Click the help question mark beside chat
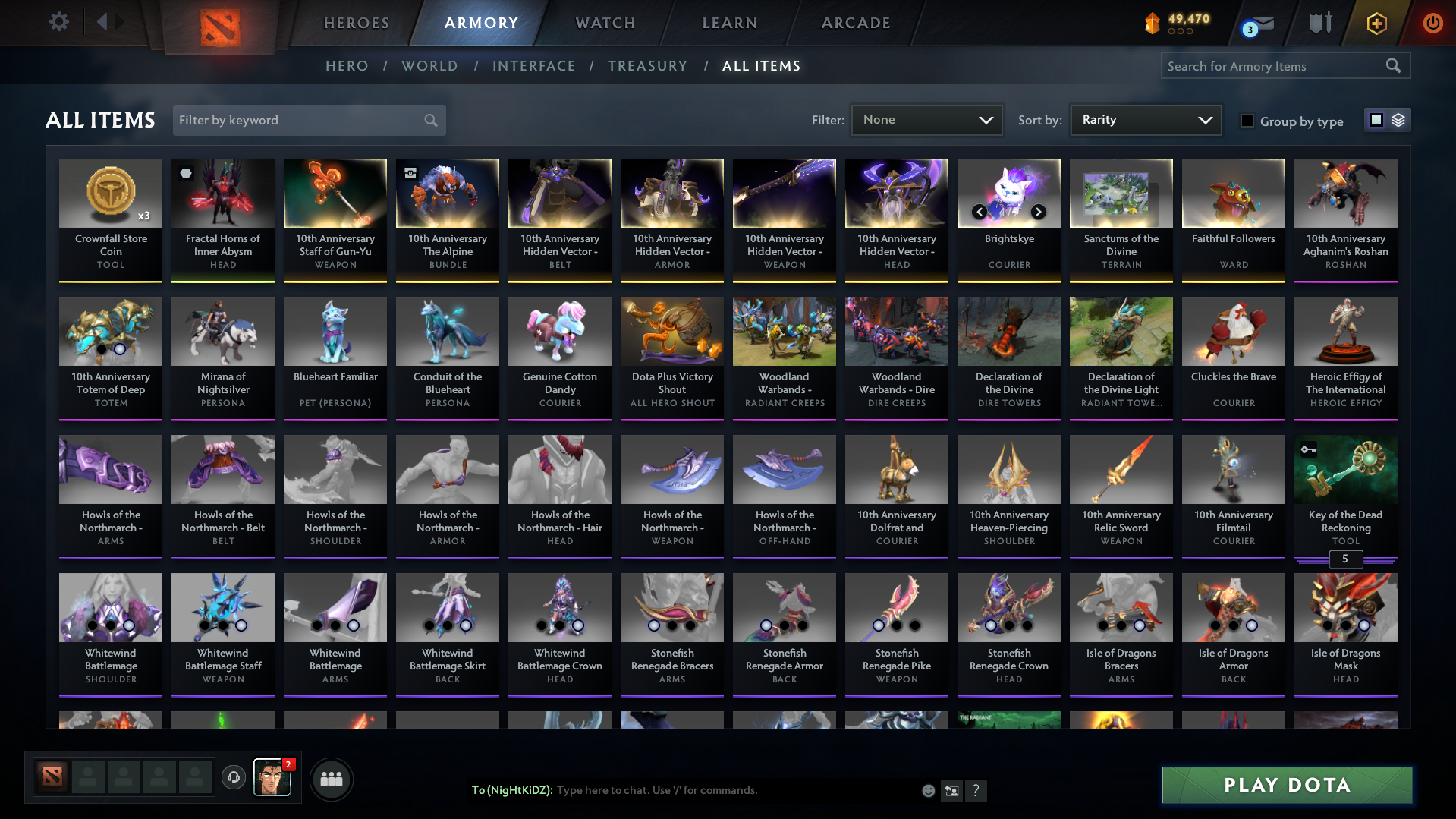Viewport: 1456px width, 819px height. (x=977, y=790)
